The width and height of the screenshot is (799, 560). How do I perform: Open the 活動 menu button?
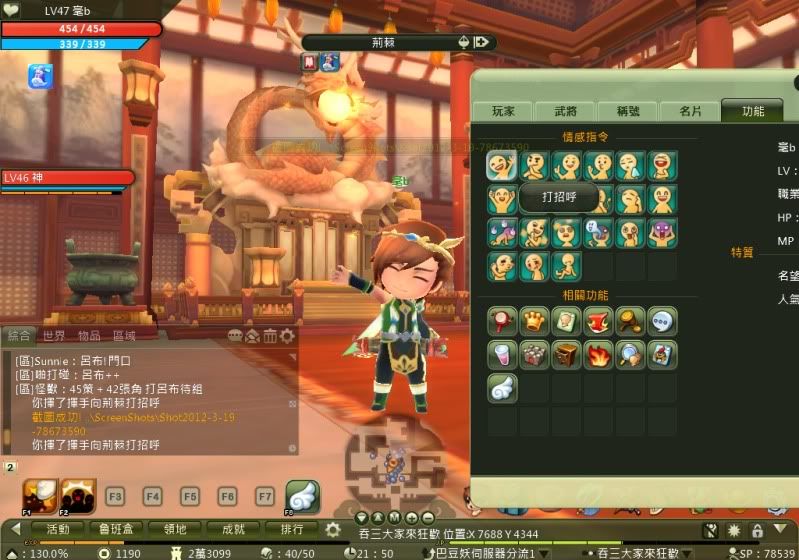pyautogui.click(x=58, y=529)
